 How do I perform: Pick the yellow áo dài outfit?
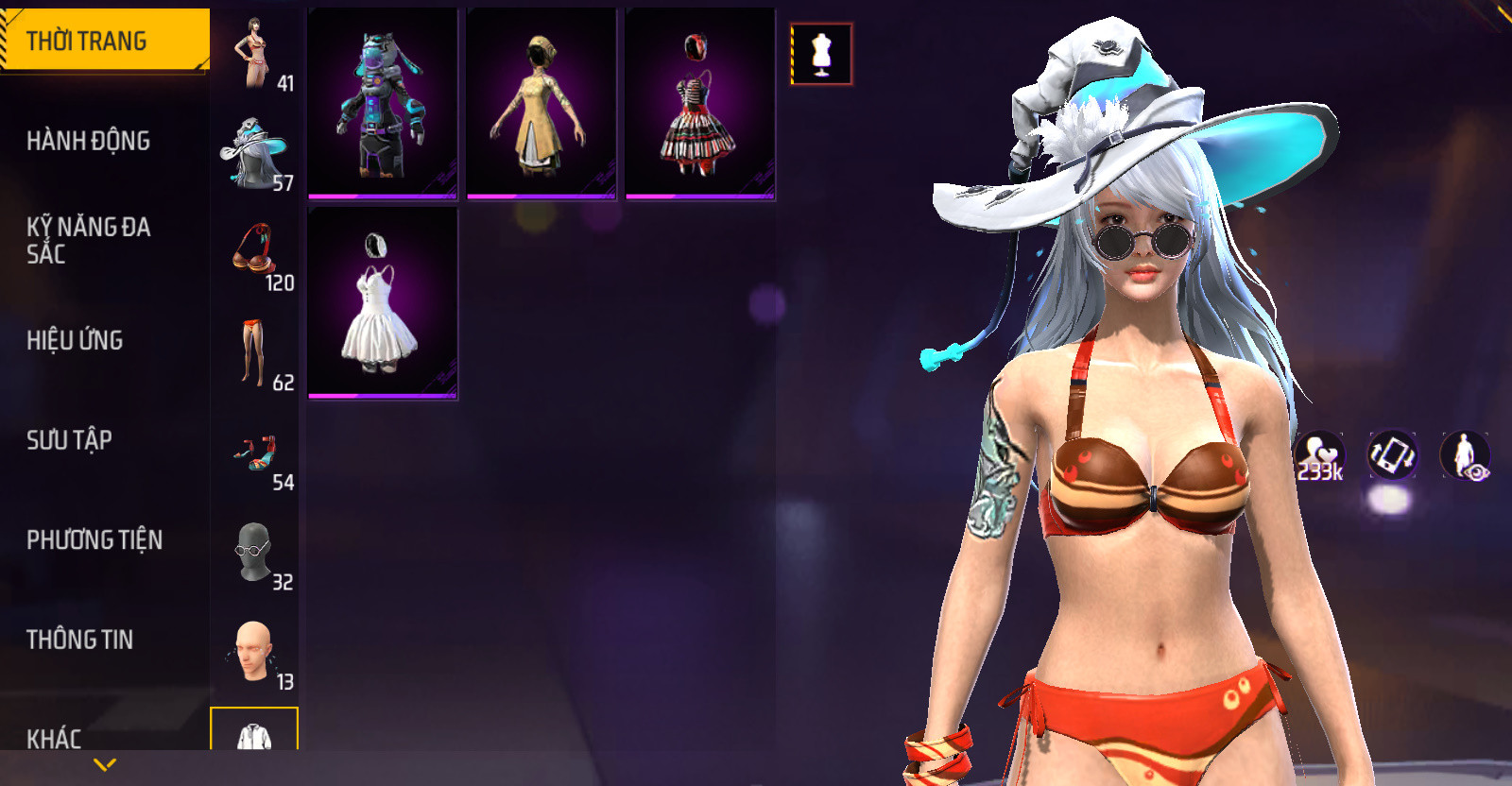point(541,104)
